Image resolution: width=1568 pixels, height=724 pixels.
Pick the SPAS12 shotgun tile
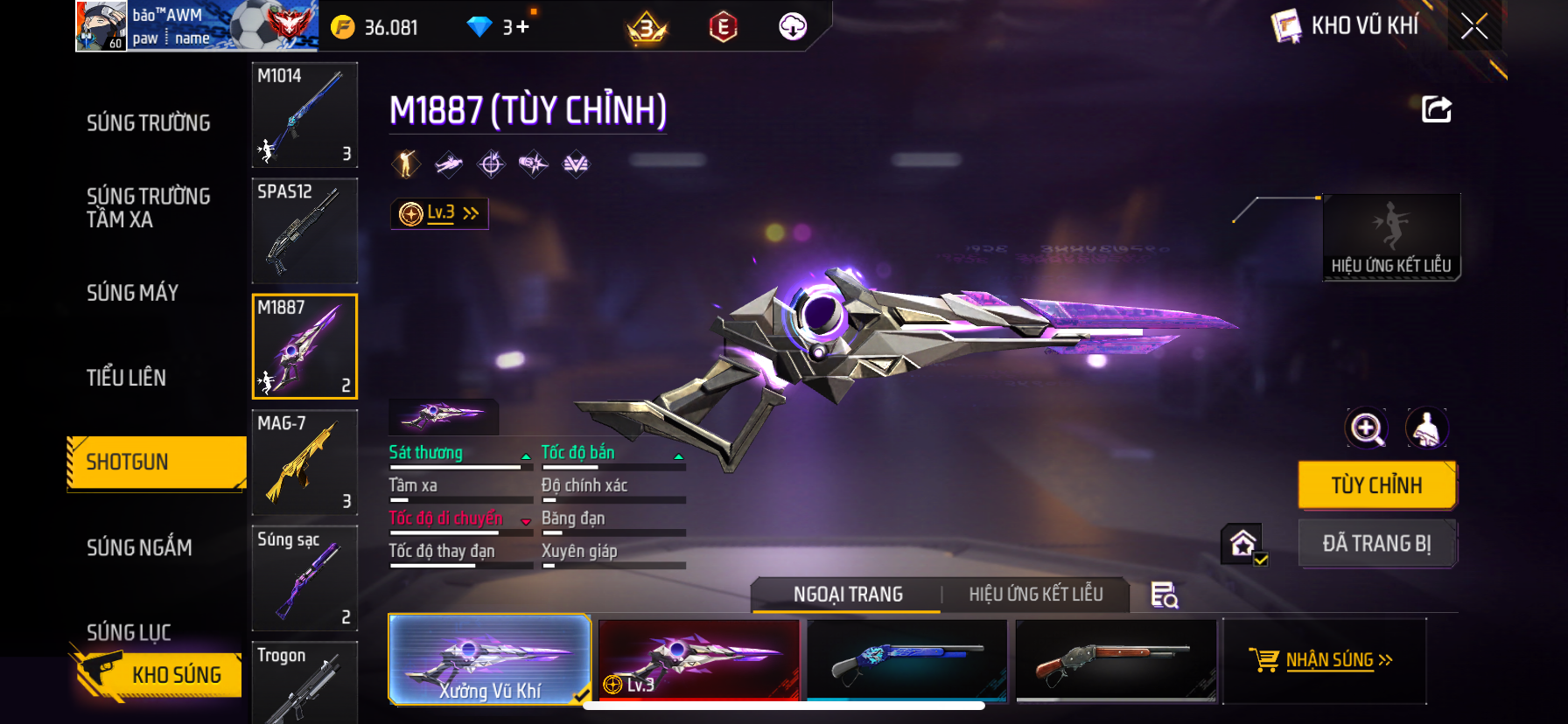tap(304, 231)
